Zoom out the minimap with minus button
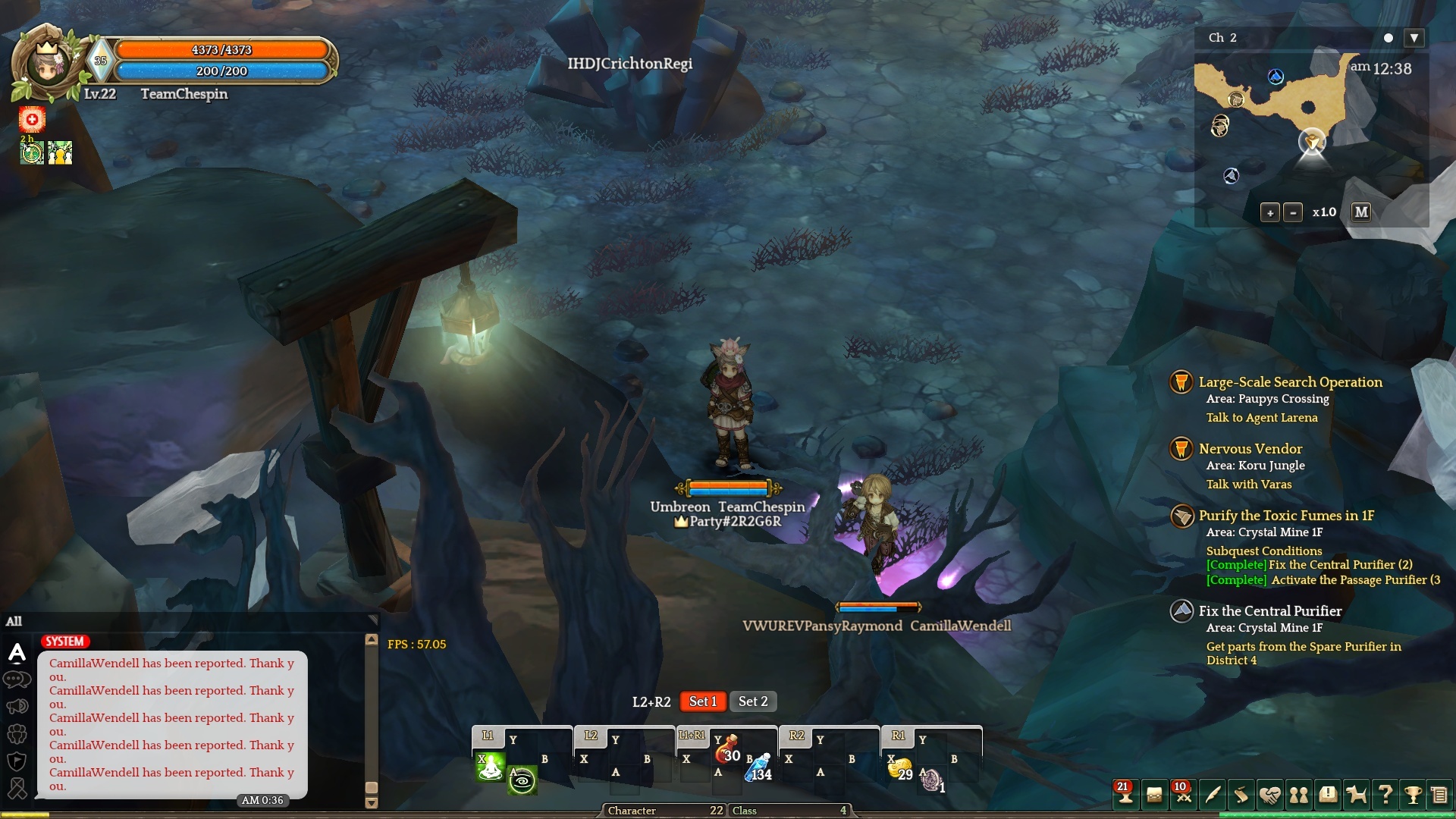The width and height of the screenshot is (1456, 819). (x=1293, y=213)
